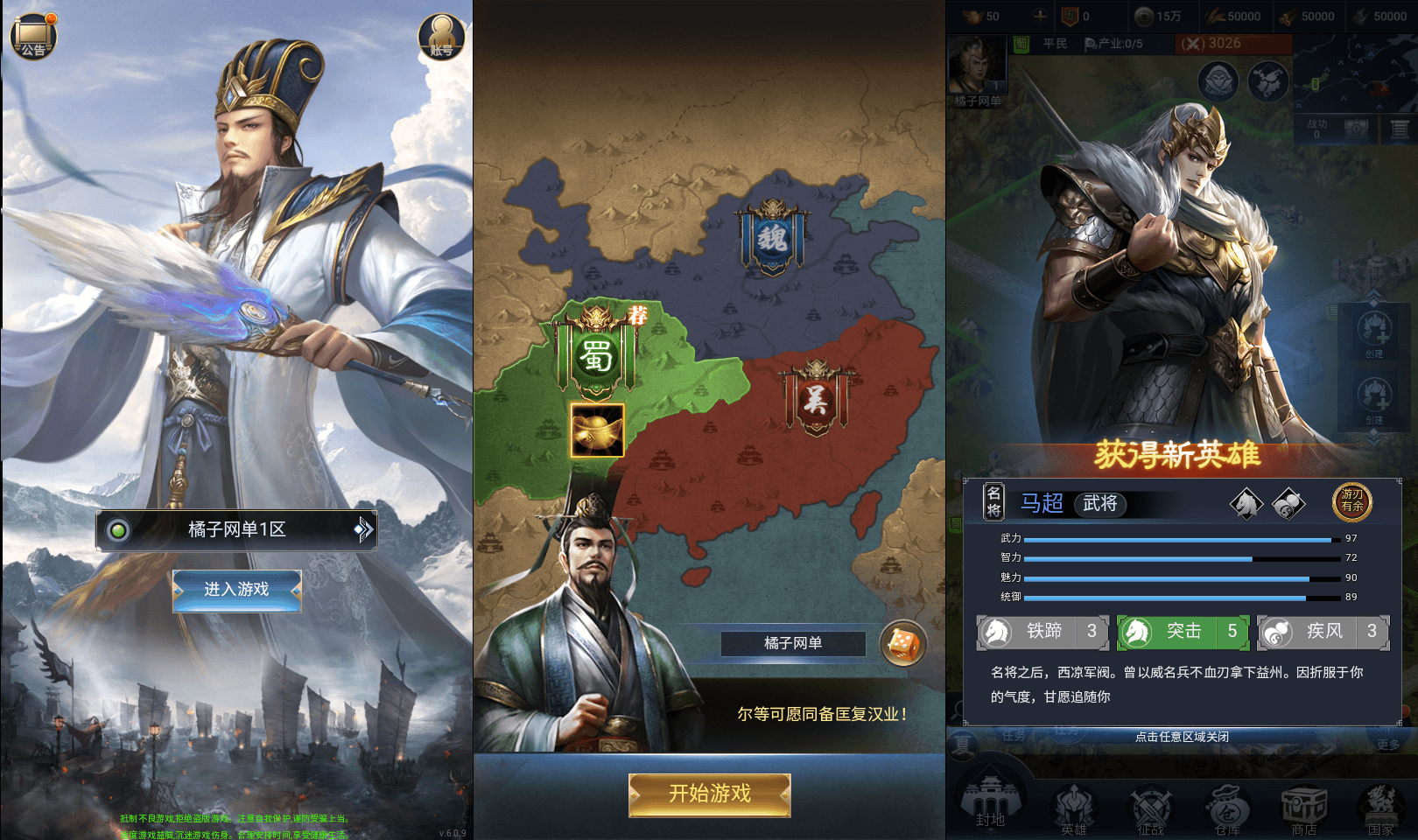Screen dimensions: 1418x840
Task: Select the recommended Shu kingdom banner
Action: point(597,354)
